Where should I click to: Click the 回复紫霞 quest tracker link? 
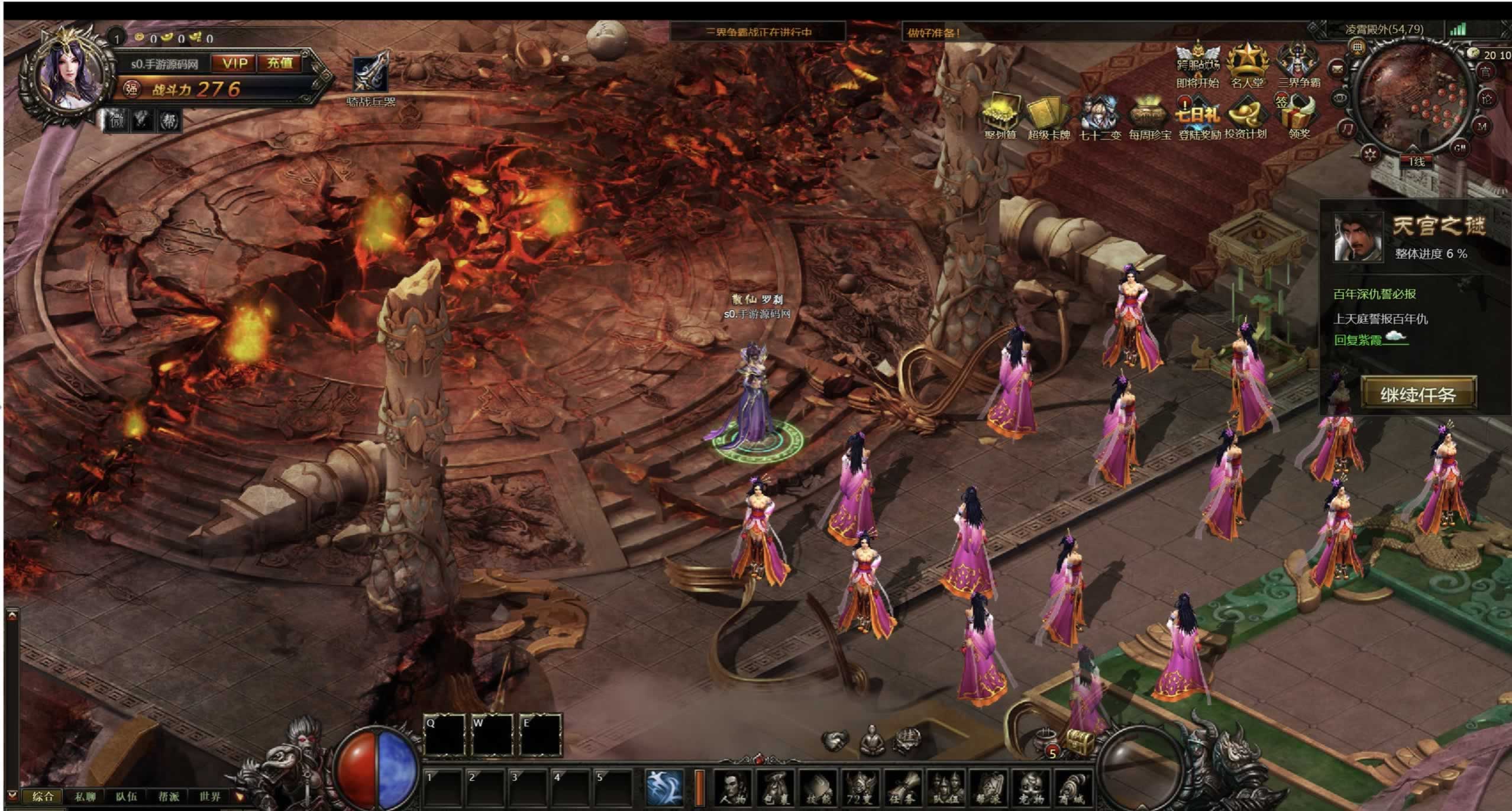click(x=1358, y=340)
